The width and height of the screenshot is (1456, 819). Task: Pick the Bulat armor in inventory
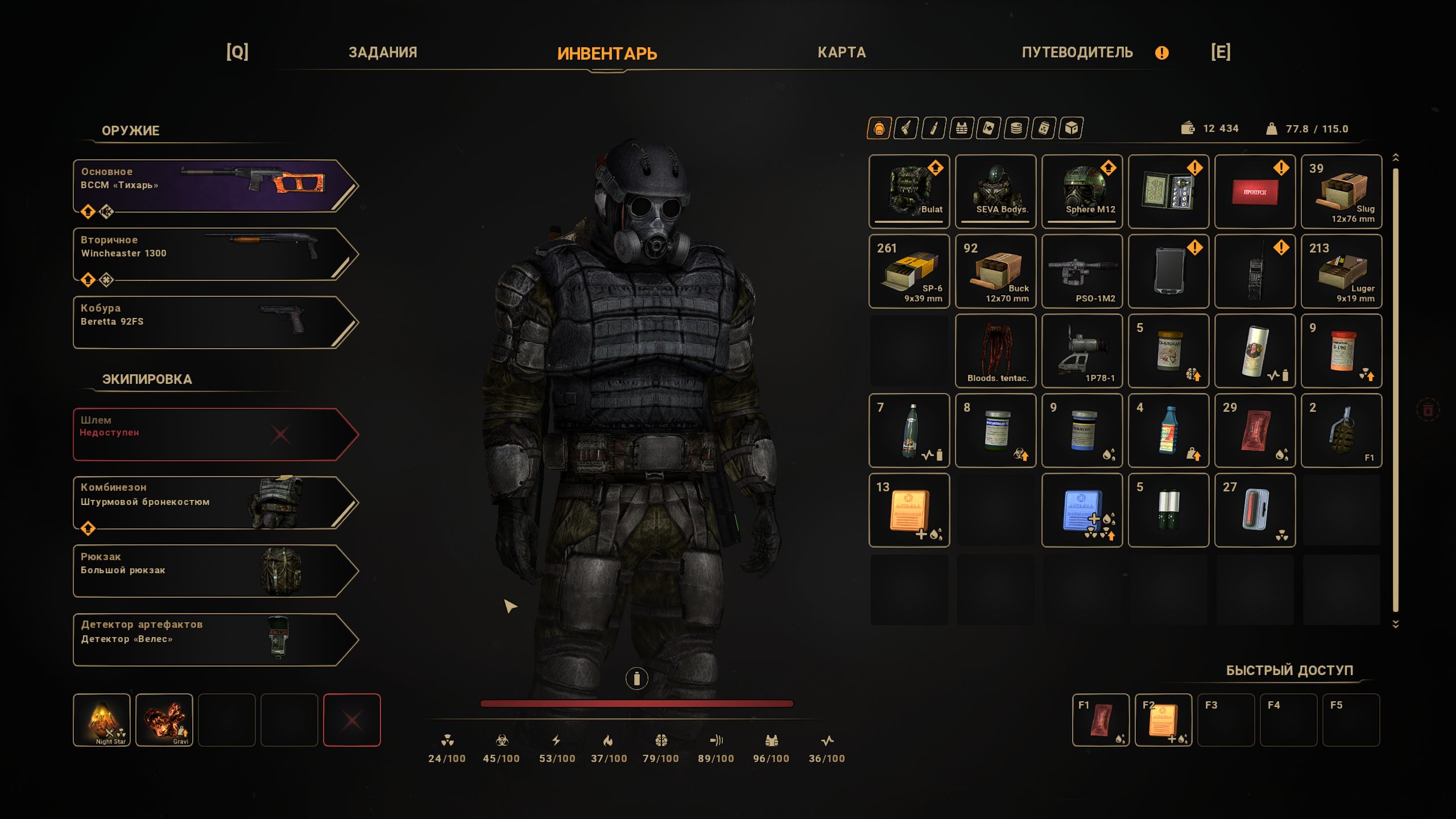pos(909,191)
